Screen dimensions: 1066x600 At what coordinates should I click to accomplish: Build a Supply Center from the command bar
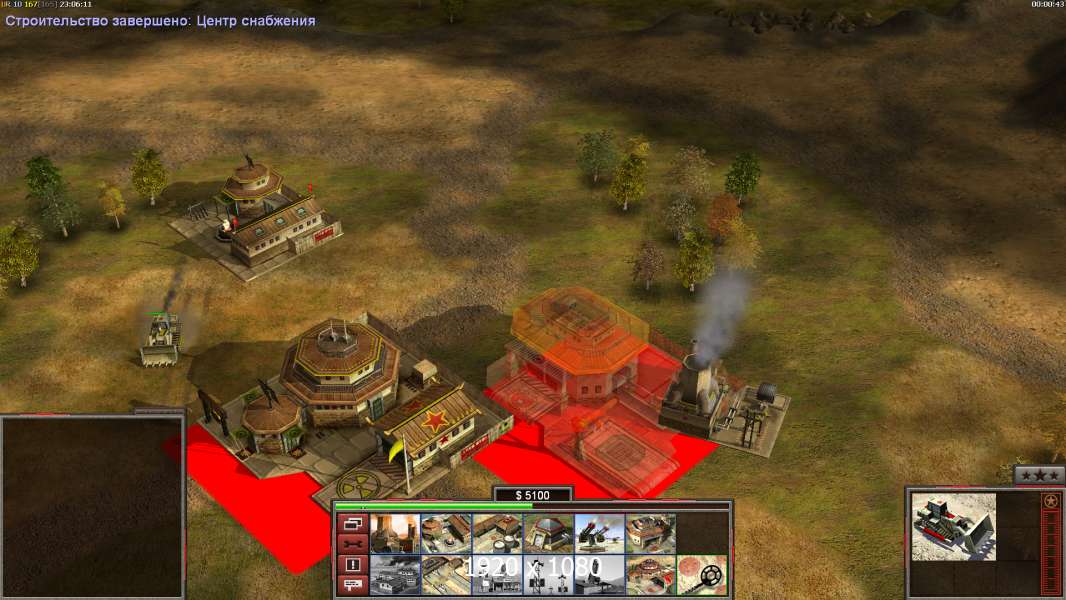click(x=497, y=533)
